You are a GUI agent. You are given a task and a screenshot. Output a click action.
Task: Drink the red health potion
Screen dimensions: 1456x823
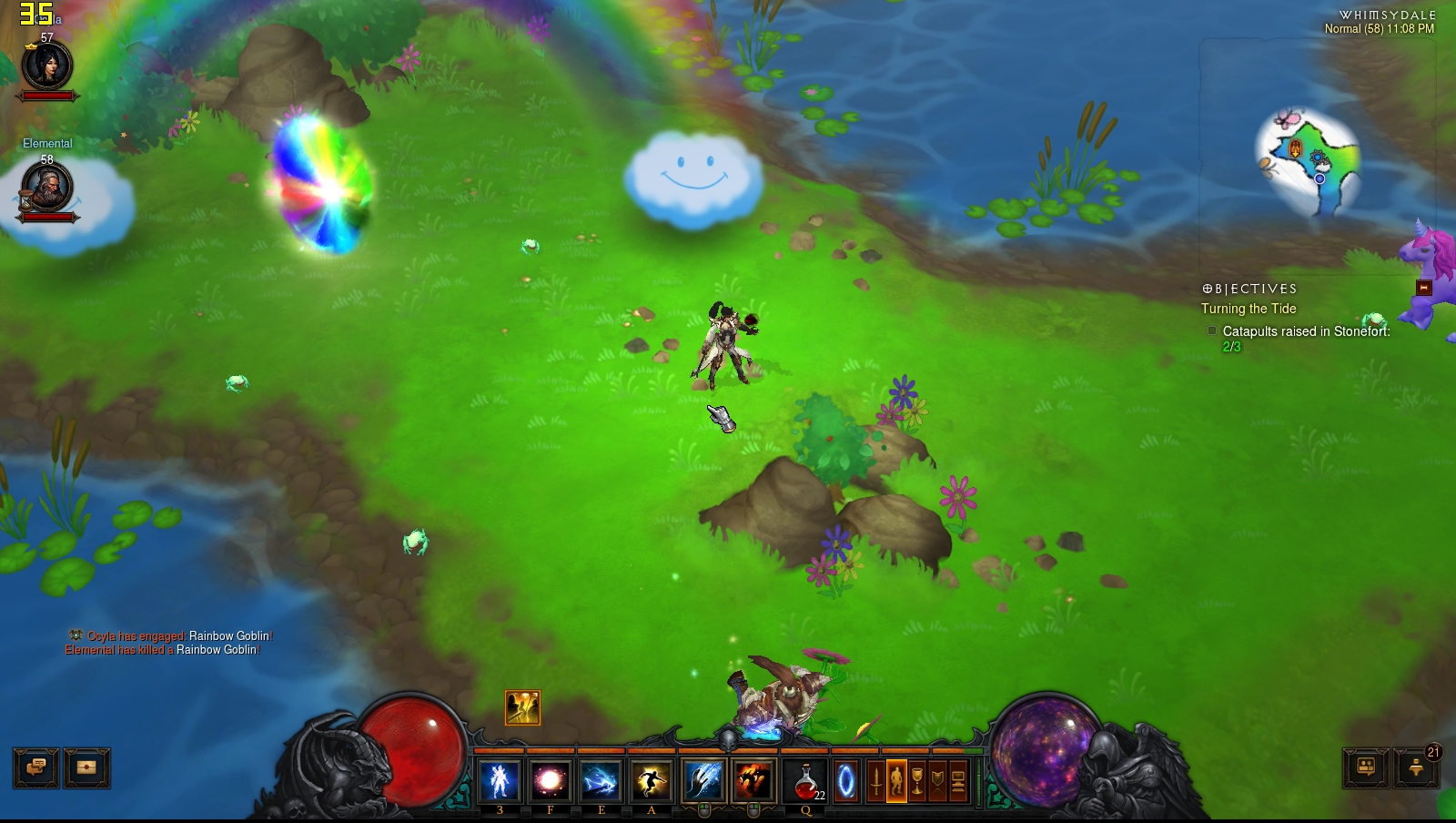[805, 781]
